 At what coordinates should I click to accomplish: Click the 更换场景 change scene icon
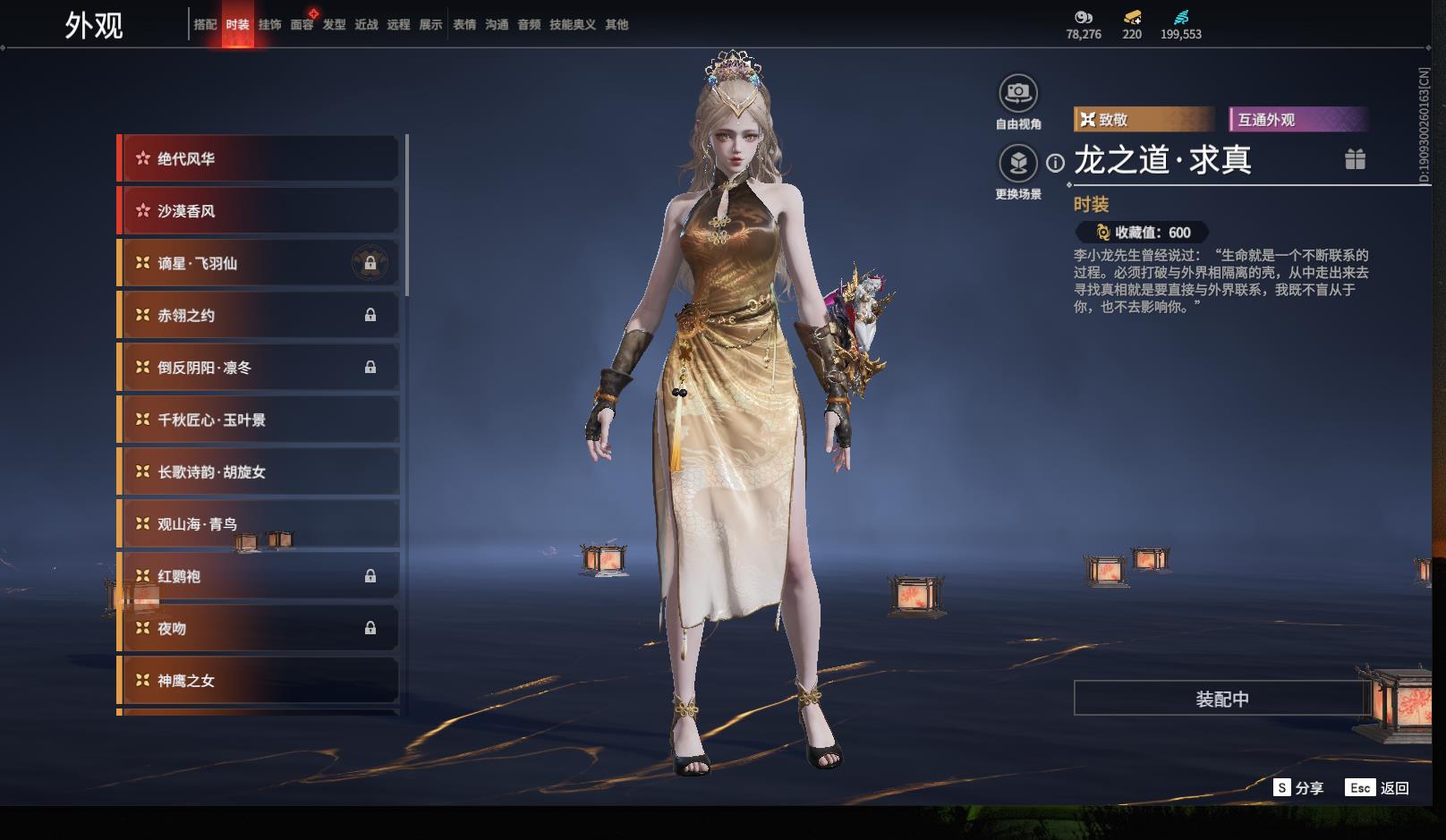(1017, 163)
